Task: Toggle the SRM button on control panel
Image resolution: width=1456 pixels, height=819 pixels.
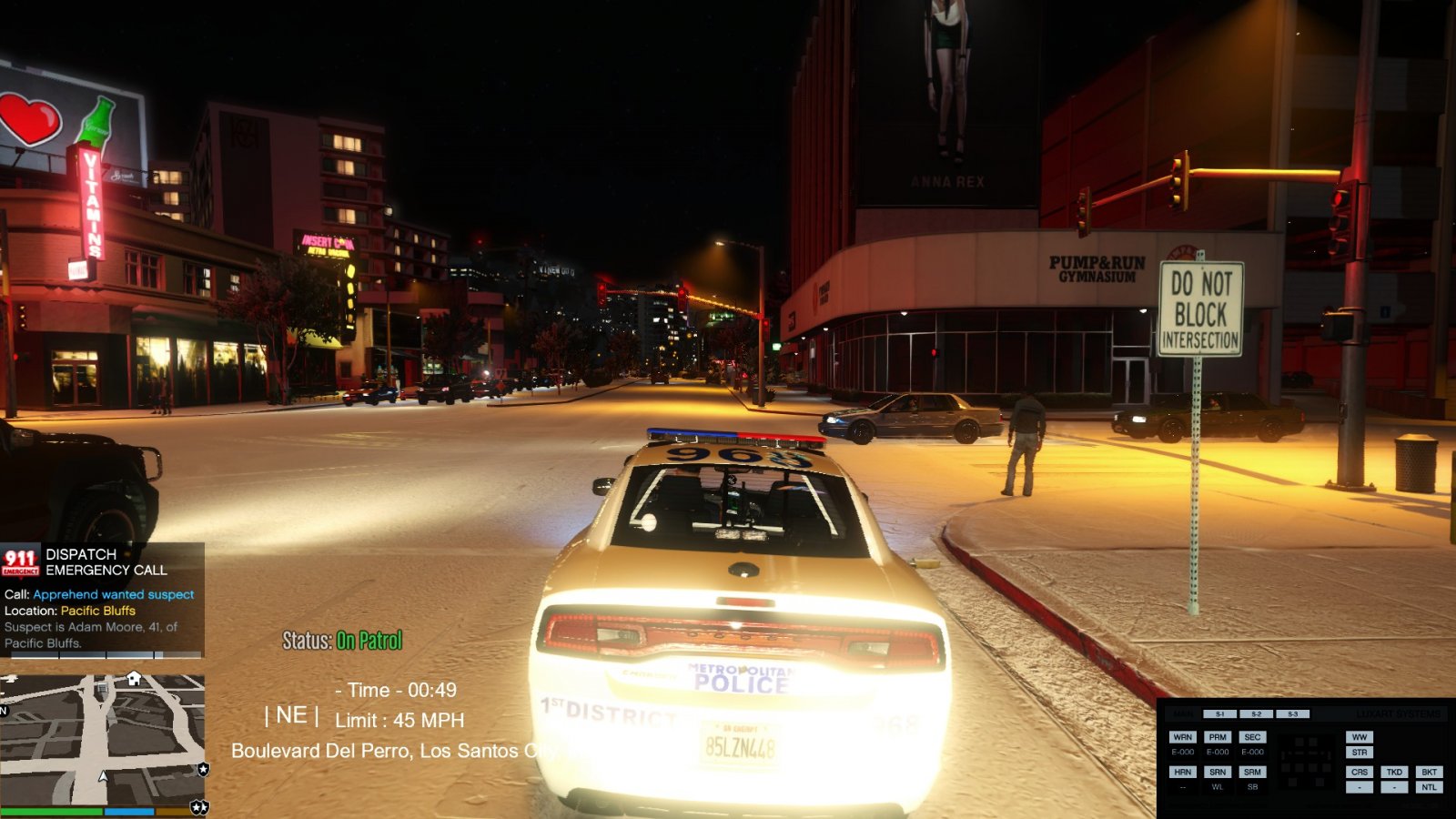Action: (x=1252, y=772)
